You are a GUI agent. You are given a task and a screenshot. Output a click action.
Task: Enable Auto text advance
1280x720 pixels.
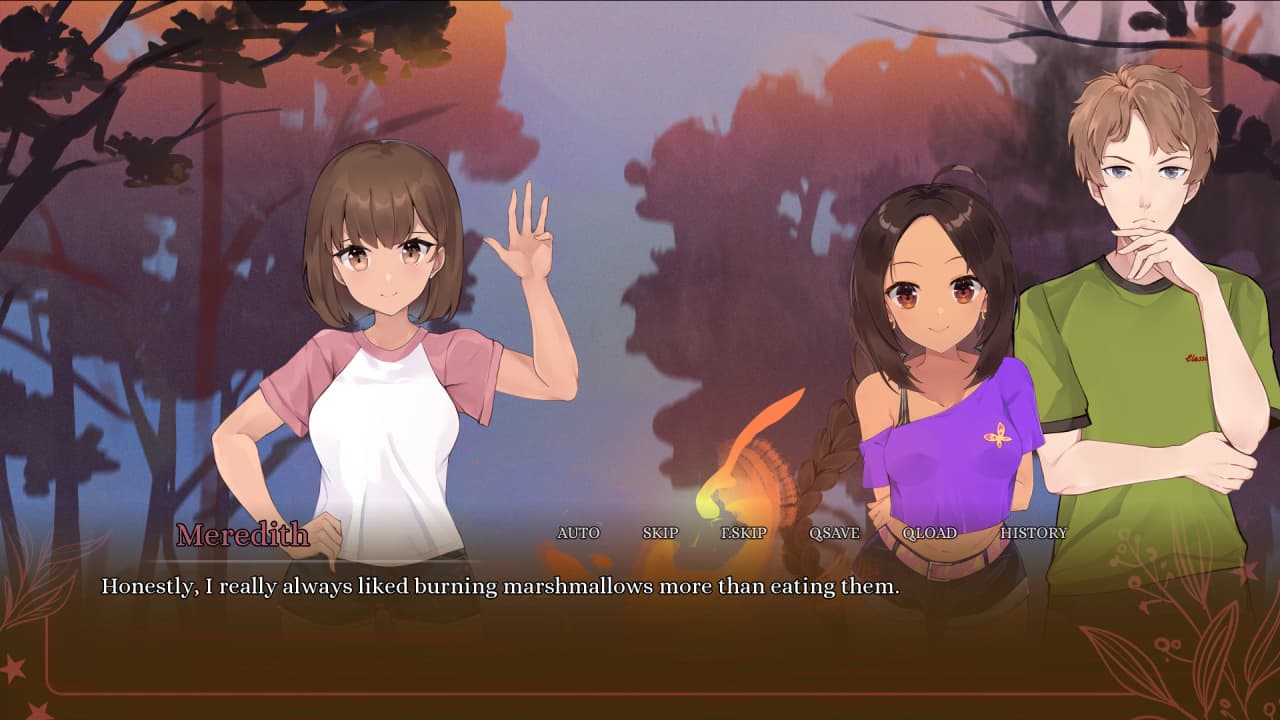coord(578,533)
